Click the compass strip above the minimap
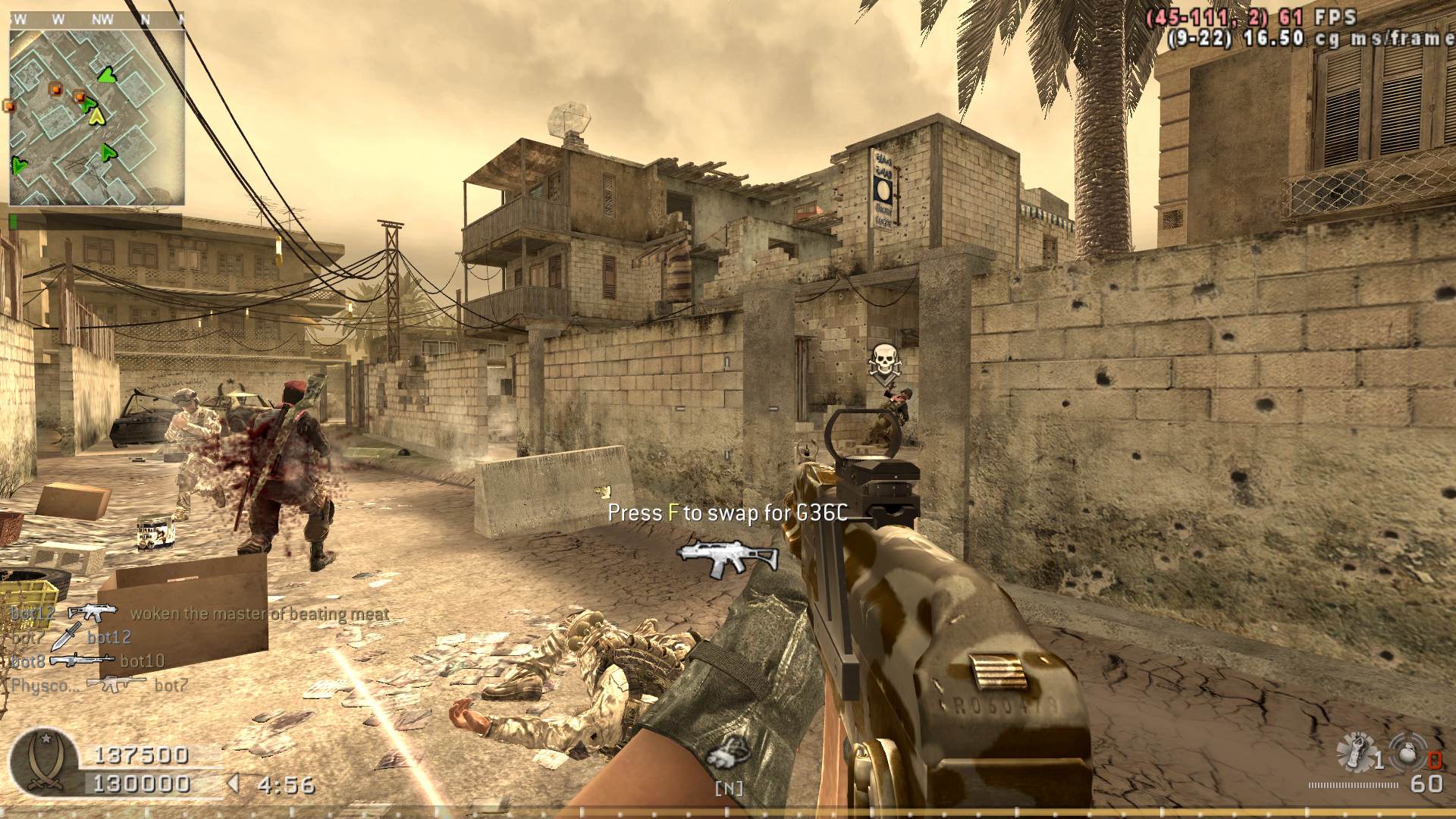This screenshot has height=819, width=1456. (x=97, y=20)
